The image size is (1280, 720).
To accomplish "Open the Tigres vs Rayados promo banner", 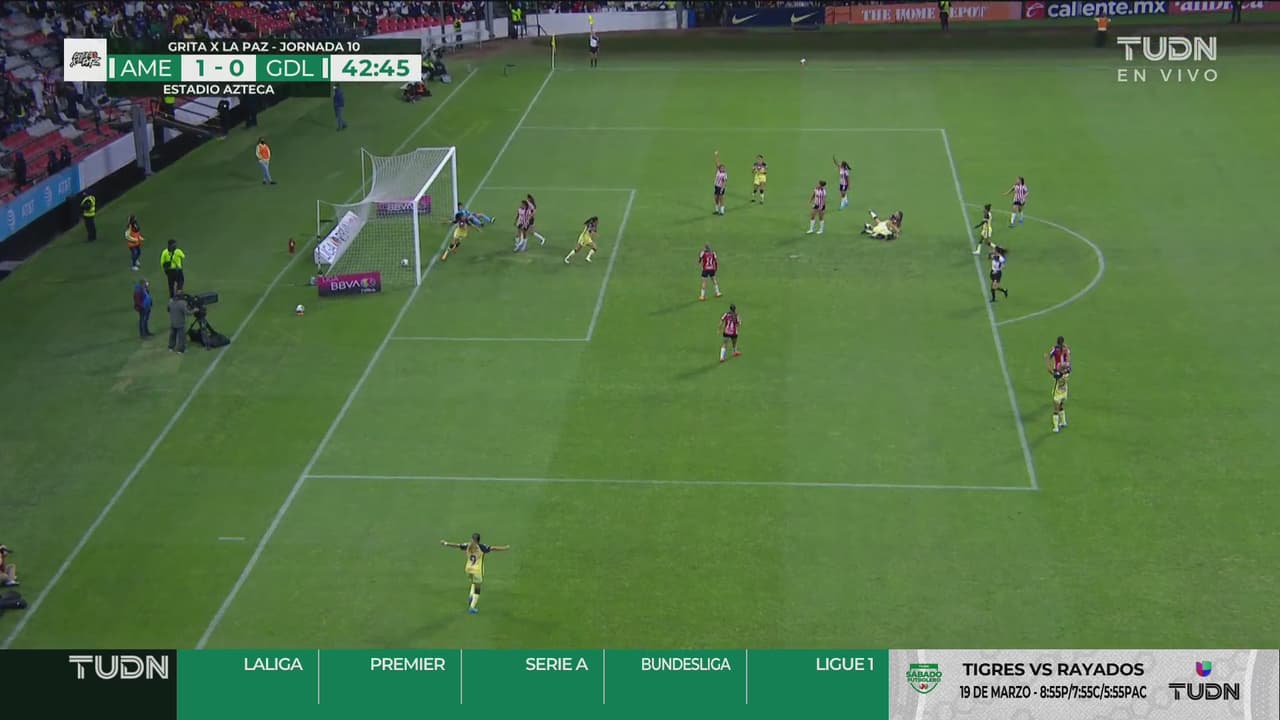I will click(1052, 679).
